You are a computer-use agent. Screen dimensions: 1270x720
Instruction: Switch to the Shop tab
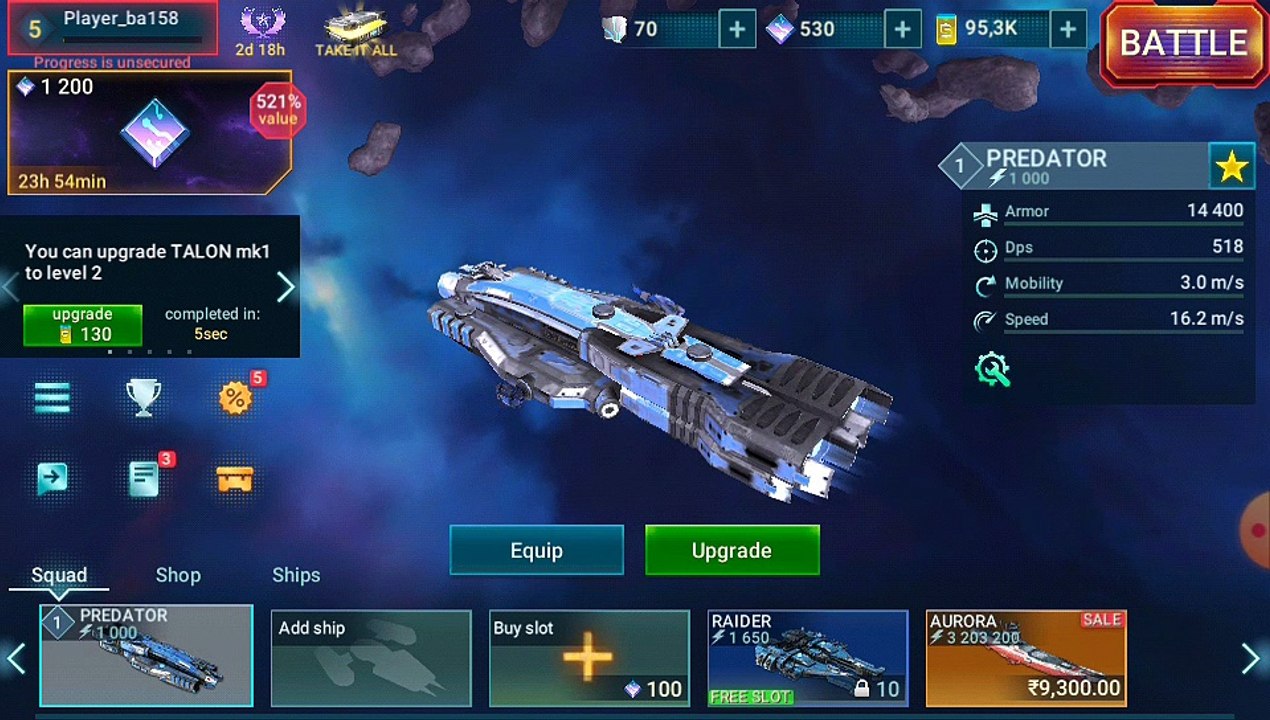tap(178, 575)
